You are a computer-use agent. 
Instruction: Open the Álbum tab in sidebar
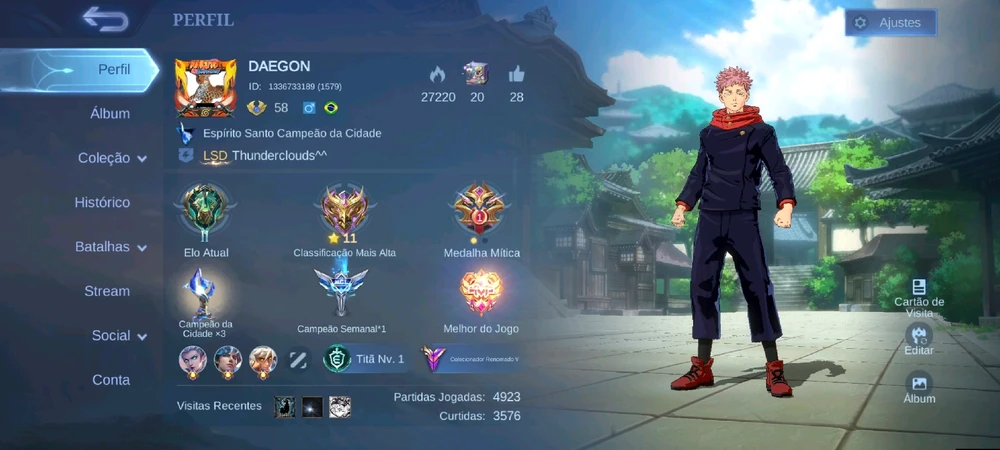pos(110,114)
